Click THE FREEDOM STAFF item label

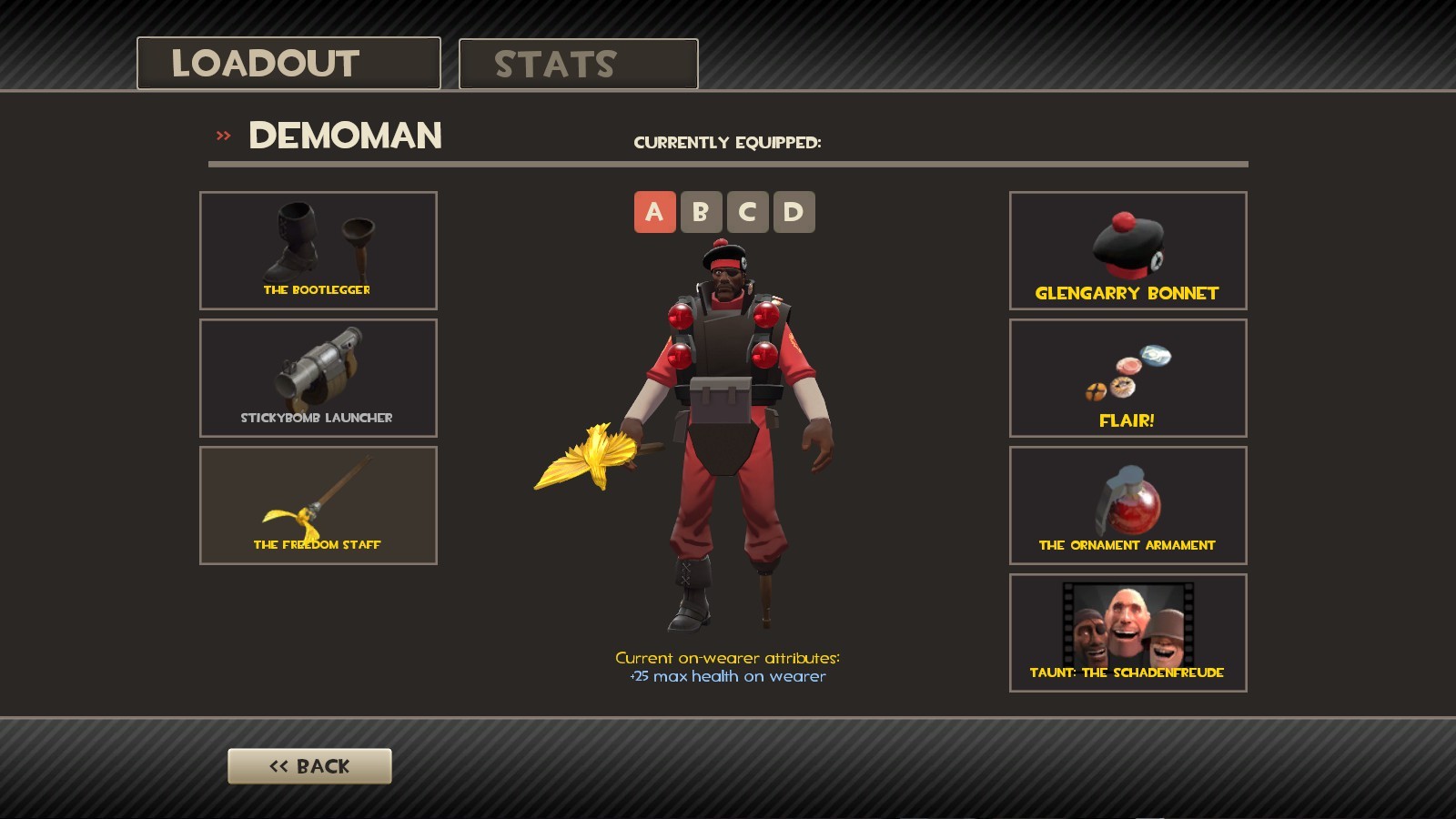(318, 543)
